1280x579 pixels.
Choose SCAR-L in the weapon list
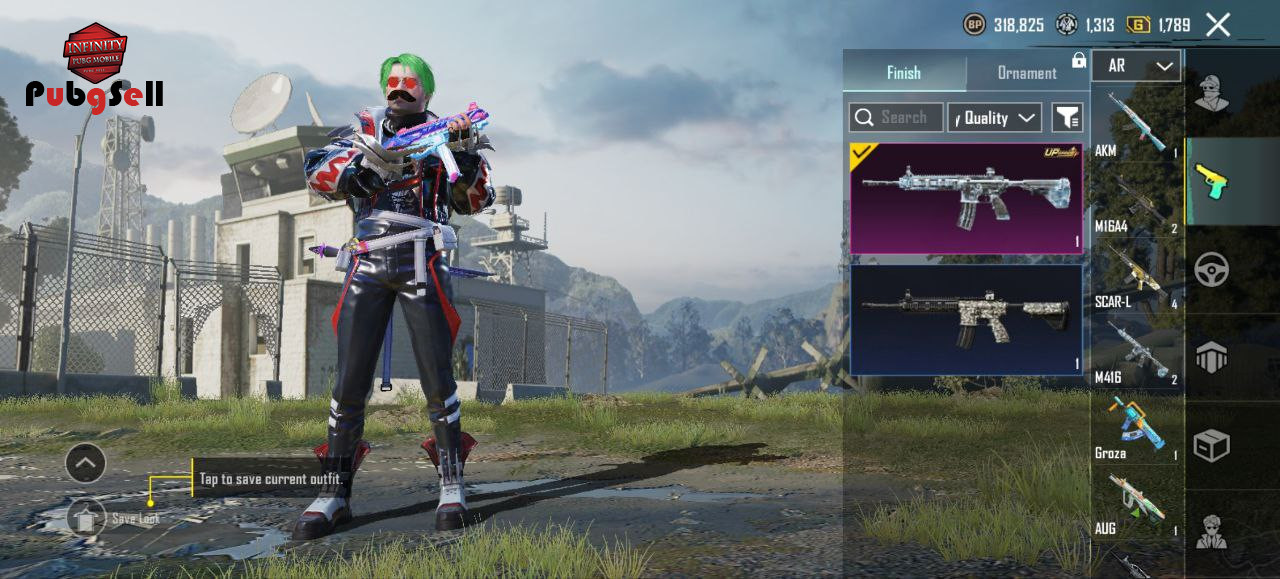coord(1136,276)
